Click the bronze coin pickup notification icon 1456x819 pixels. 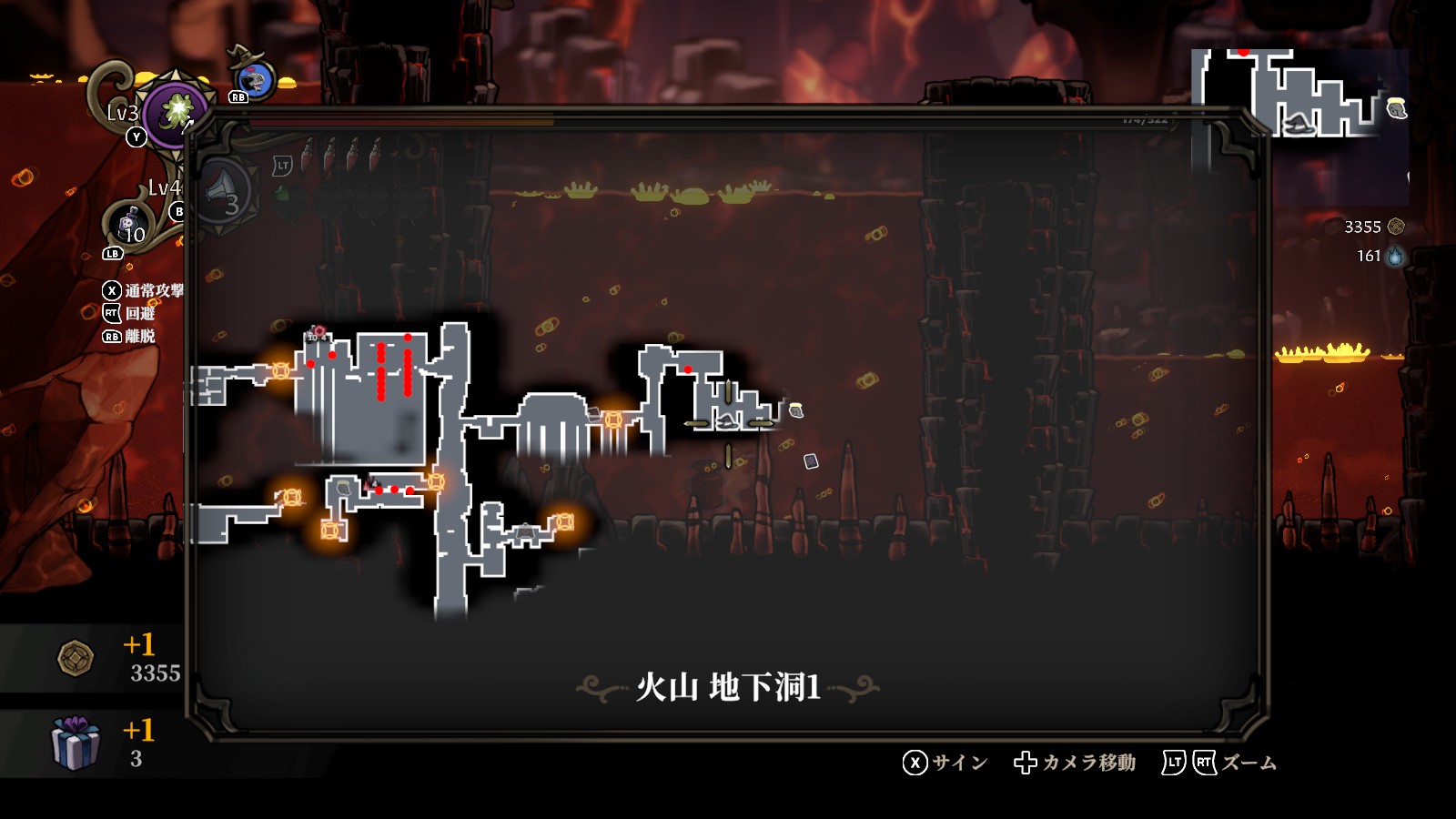[76, 658]
